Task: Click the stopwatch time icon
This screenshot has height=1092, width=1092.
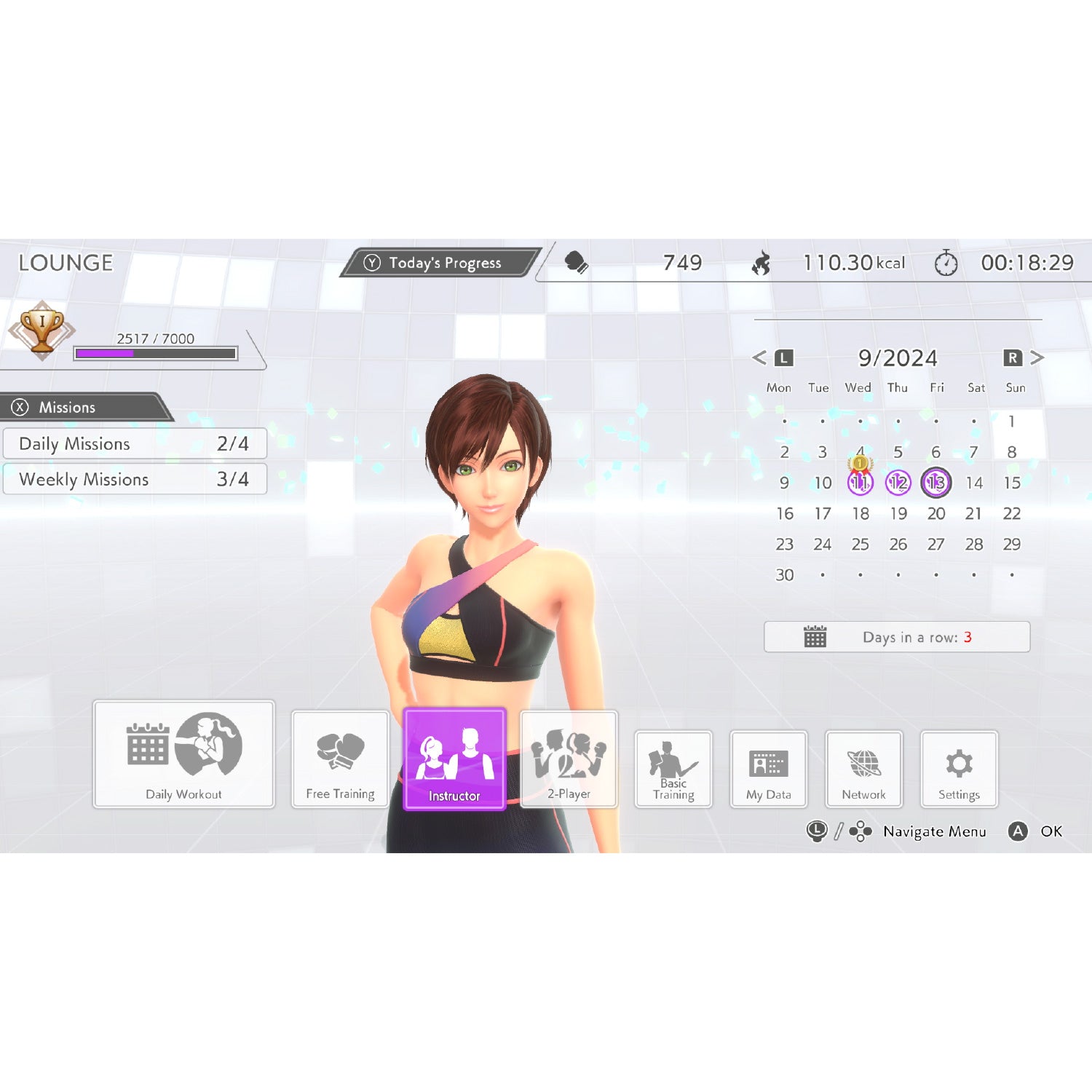Action: [946, 264]
